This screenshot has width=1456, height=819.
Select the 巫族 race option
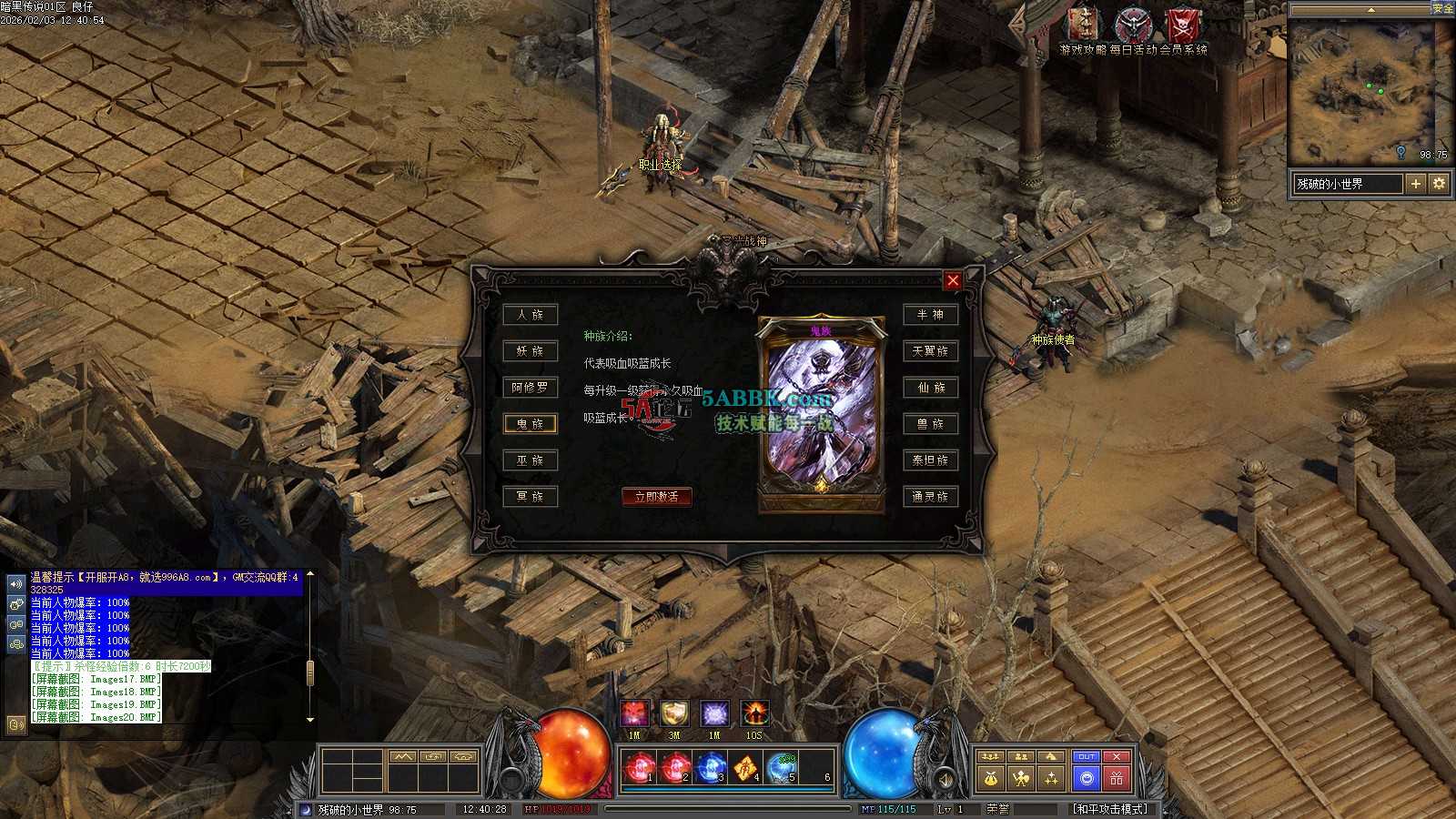tap(530, 460)
